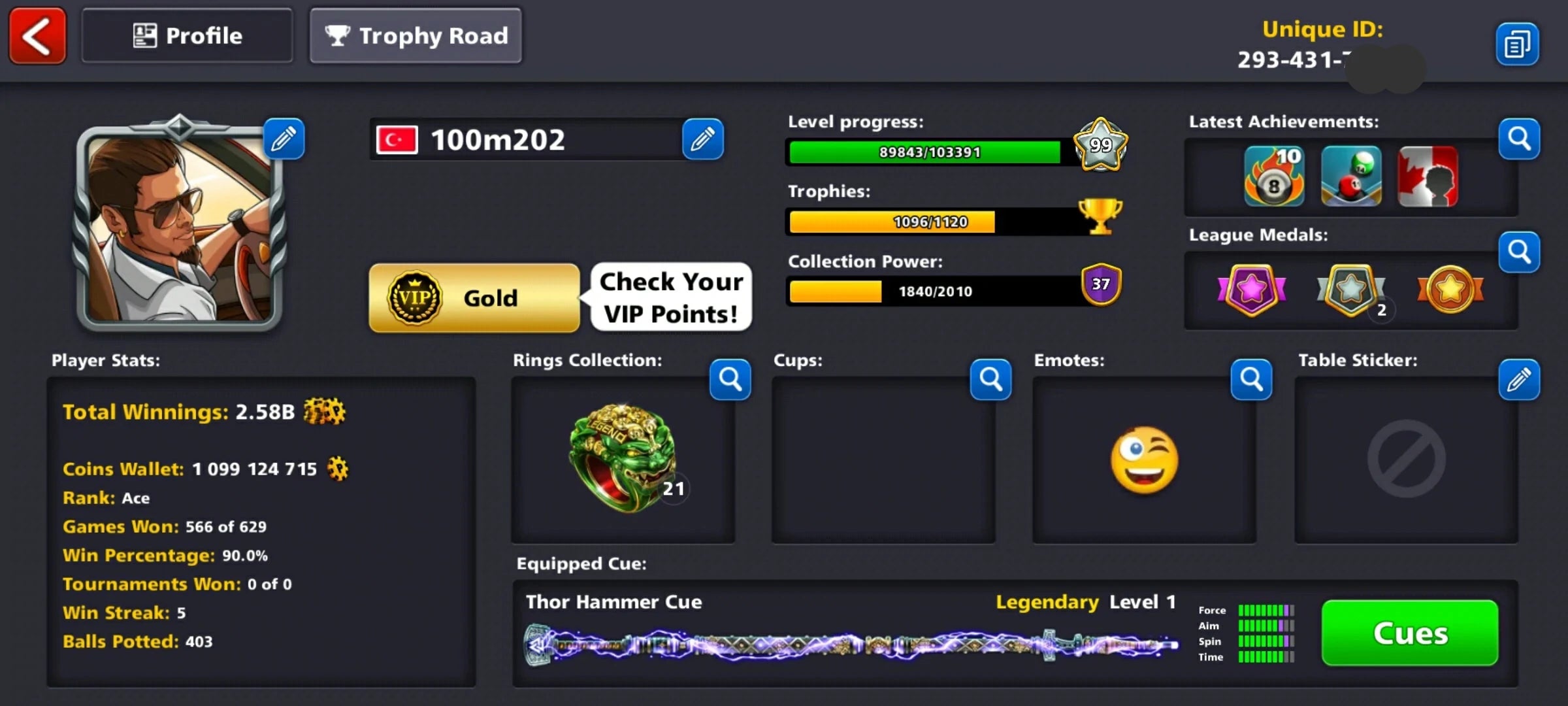1568x706 pixels.
Task: Open the Cups magnifier icon
Action: pyautogui.click(x=990, y=379)
